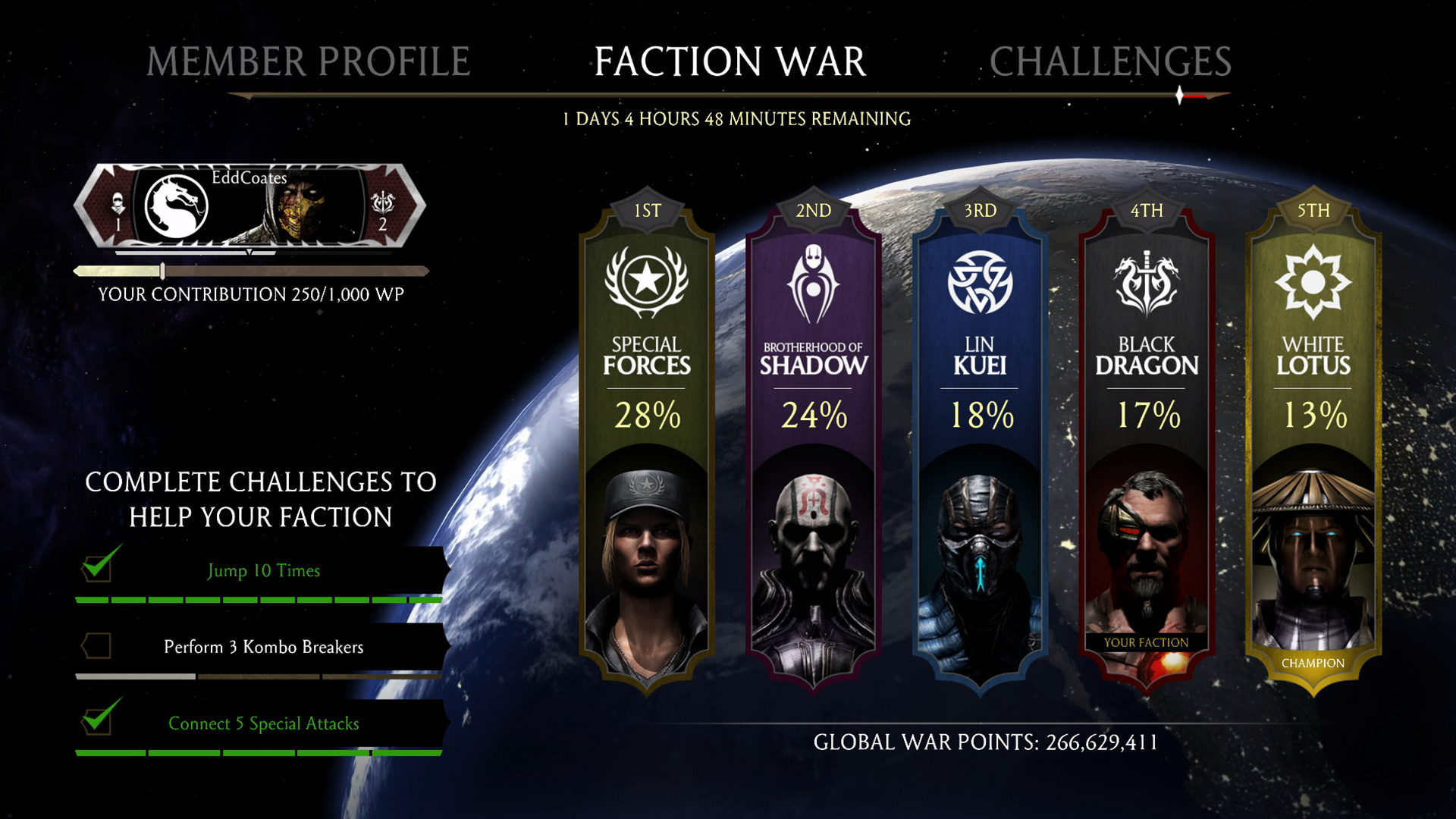Open the EddCoates player card

(249, 206)
